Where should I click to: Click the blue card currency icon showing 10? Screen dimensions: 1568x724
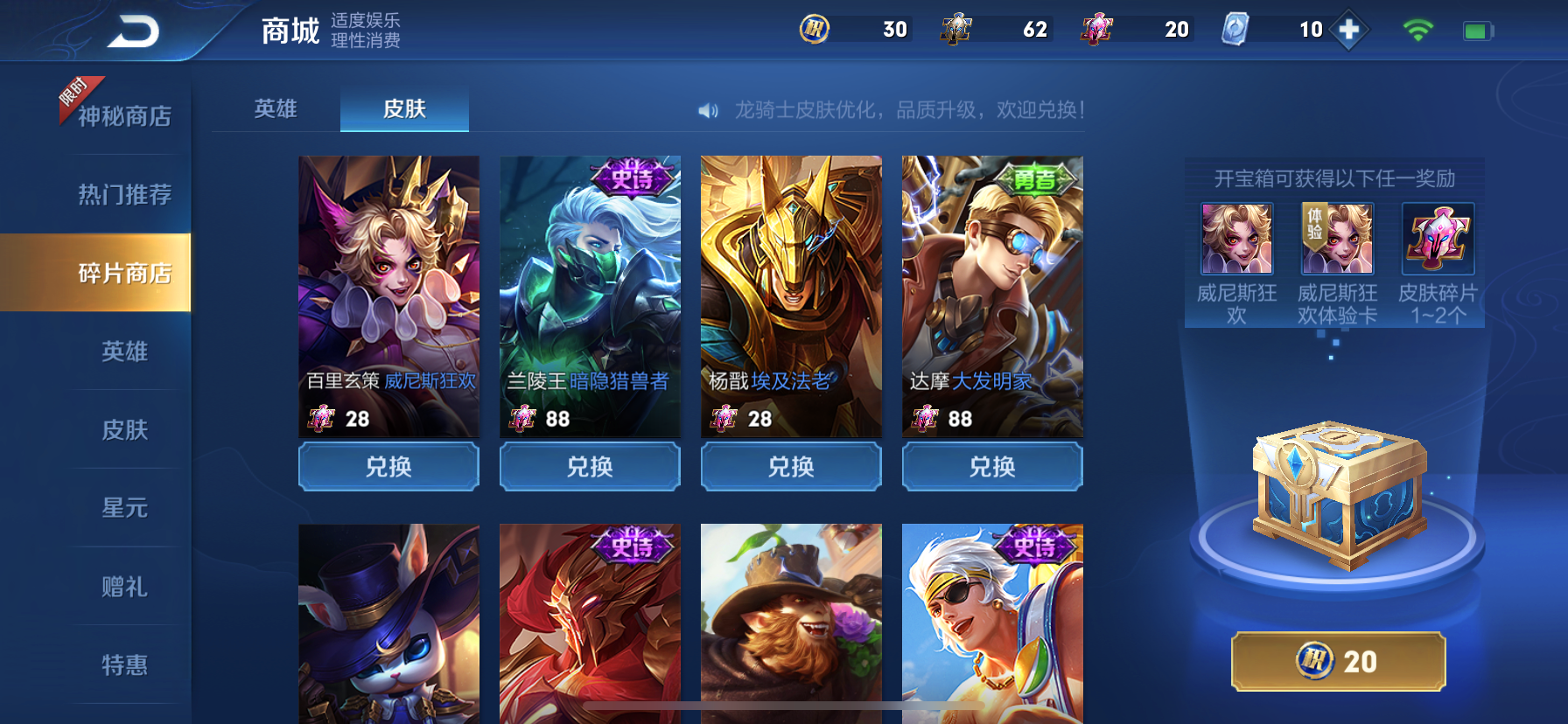point(1236,29)
